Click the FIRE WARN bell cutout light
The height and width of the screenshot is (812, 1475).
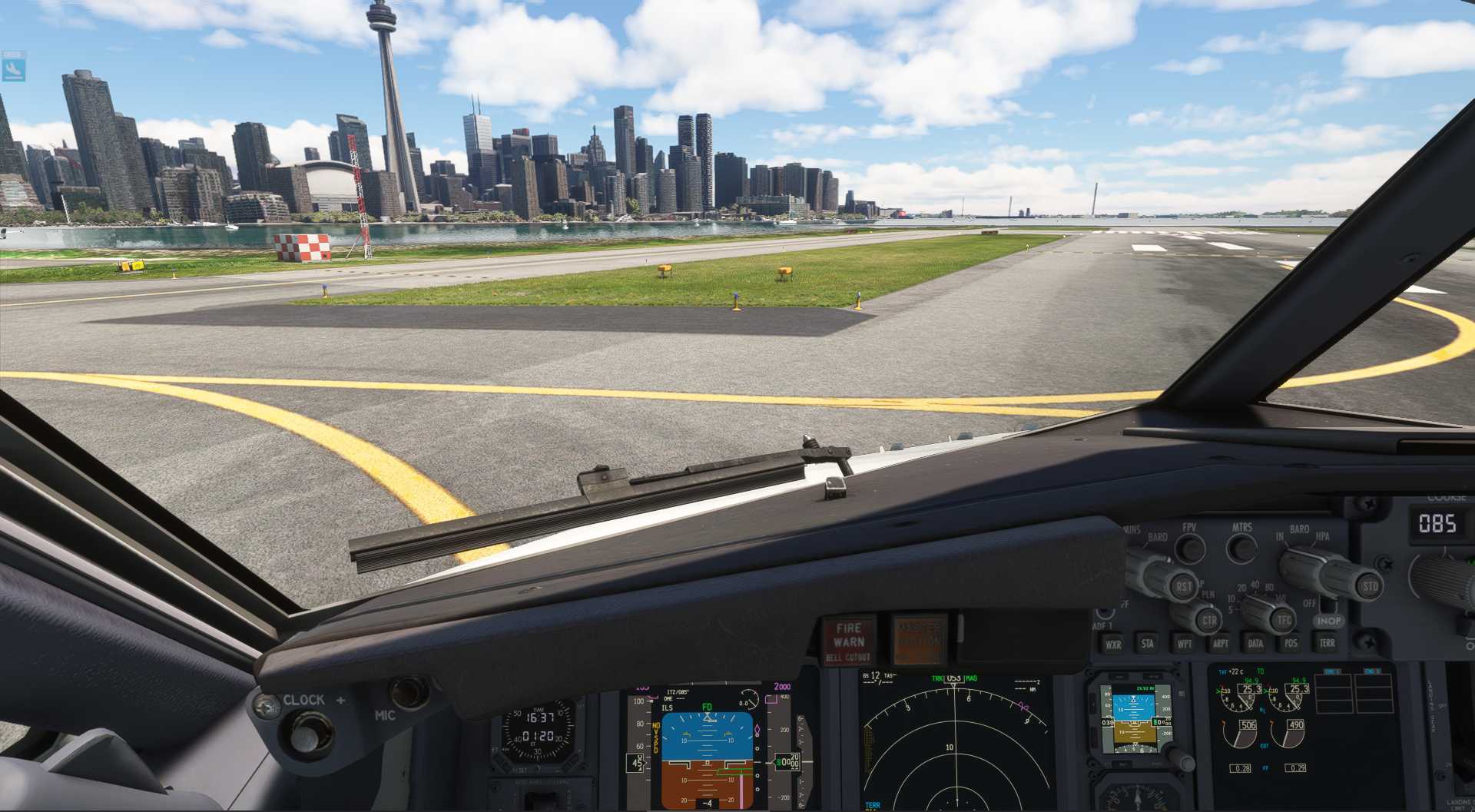[x=849, y=641]
